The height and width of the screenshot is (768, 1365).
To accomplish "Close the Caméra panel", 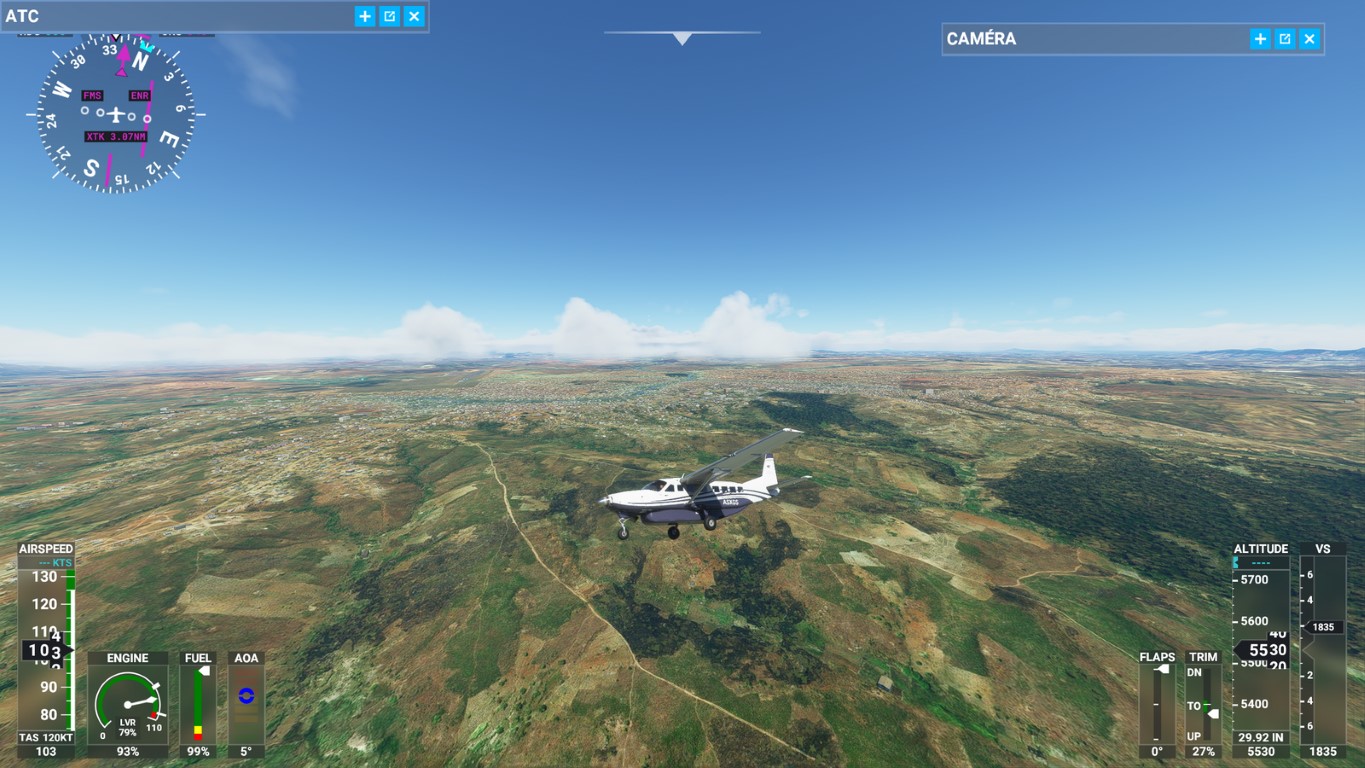I will coord(1310,39).
